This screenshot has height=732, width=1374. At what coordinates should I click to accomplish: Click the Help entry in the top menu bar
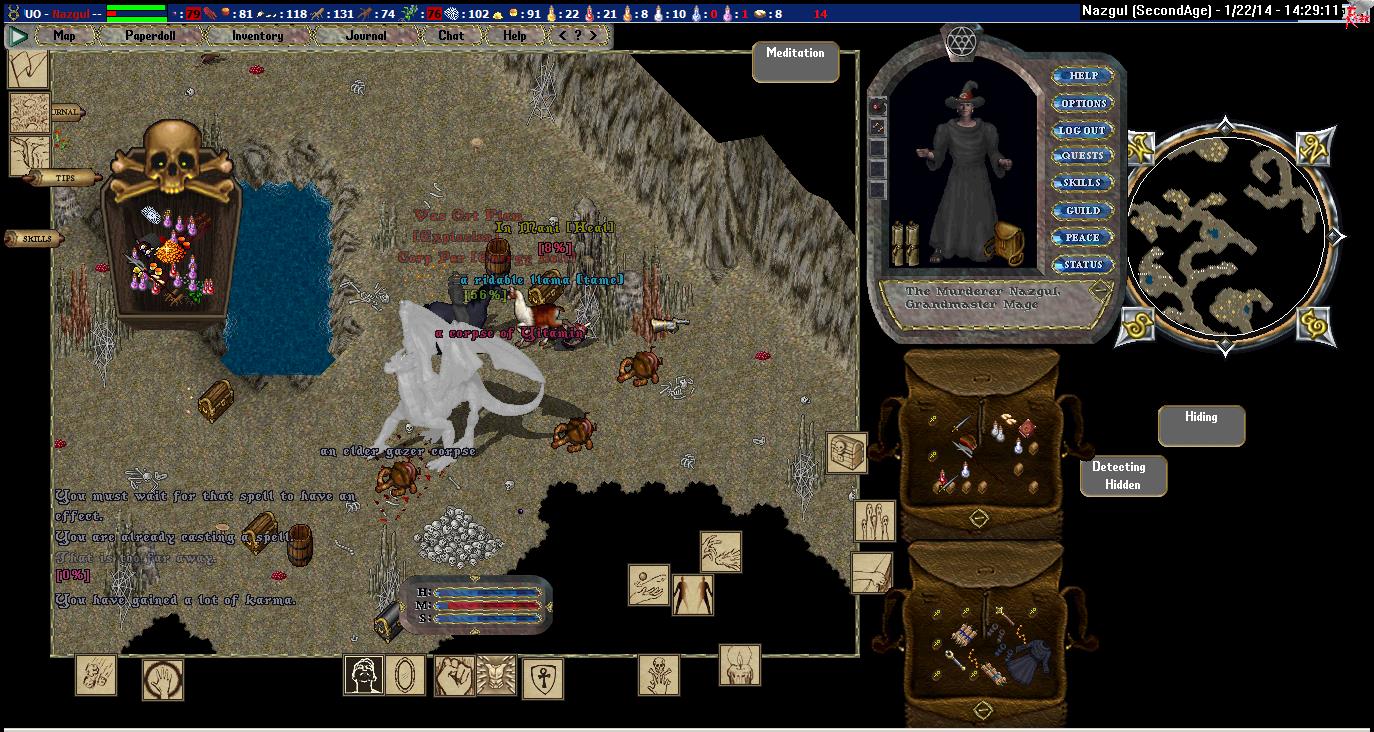(514, 36)
